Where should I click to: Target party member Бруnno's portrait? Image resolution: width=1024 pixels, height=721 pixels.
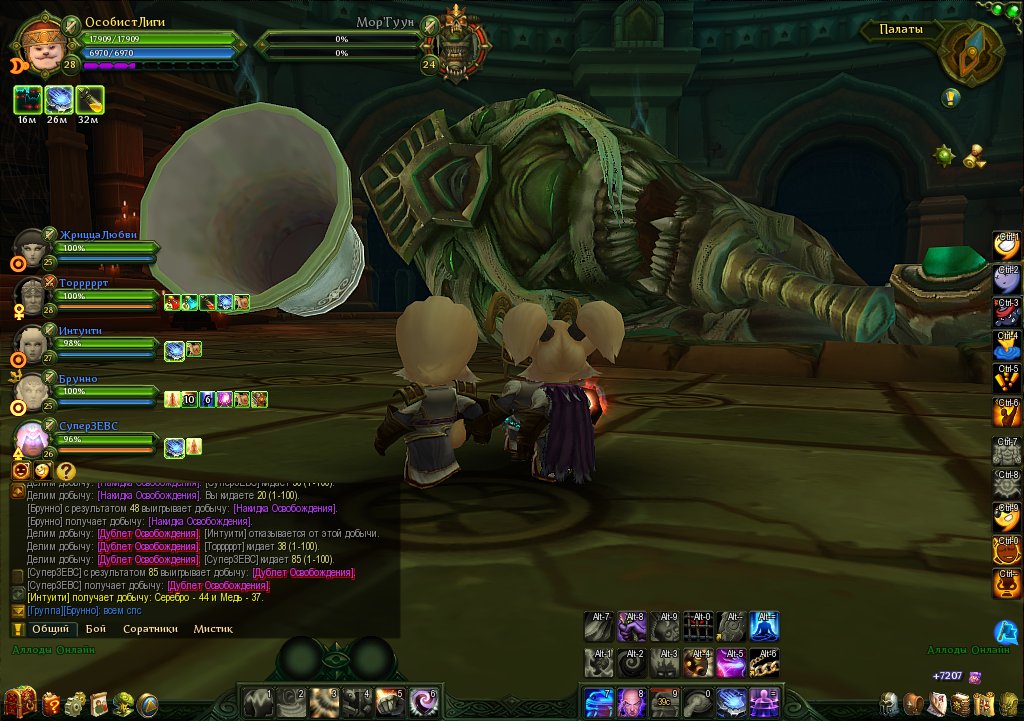point(30,391)
